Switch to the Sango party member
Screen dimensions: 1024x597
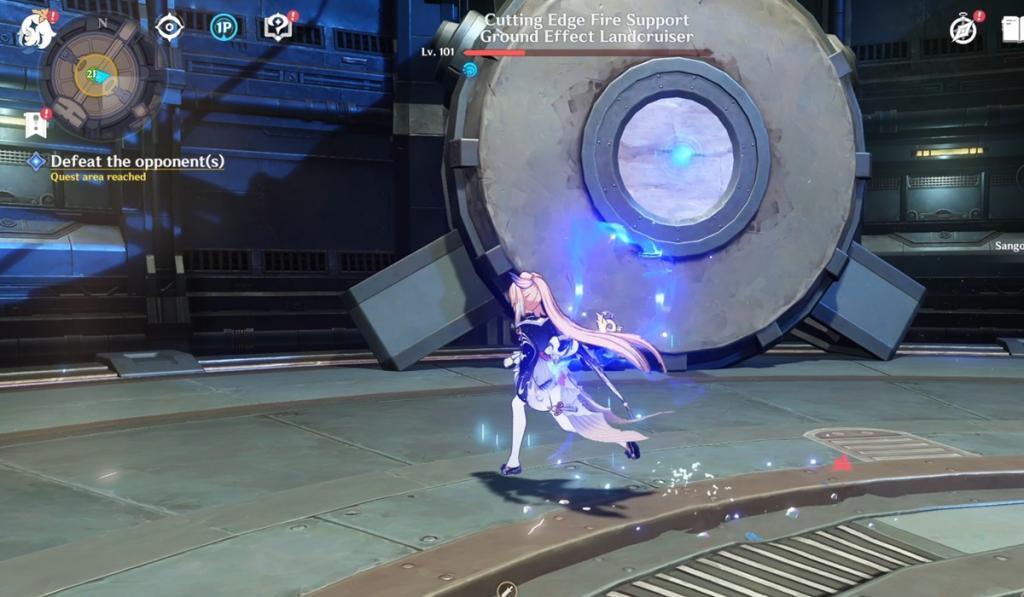click(1008, 245)
